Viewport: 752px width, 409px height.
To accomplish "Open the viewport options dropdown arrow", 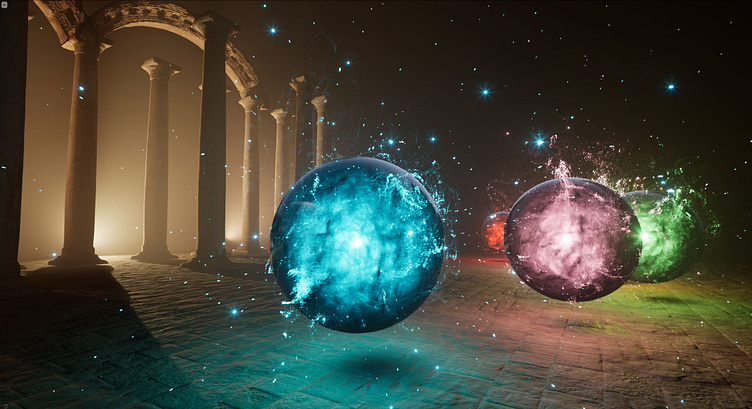I will [x=5, y=5].
